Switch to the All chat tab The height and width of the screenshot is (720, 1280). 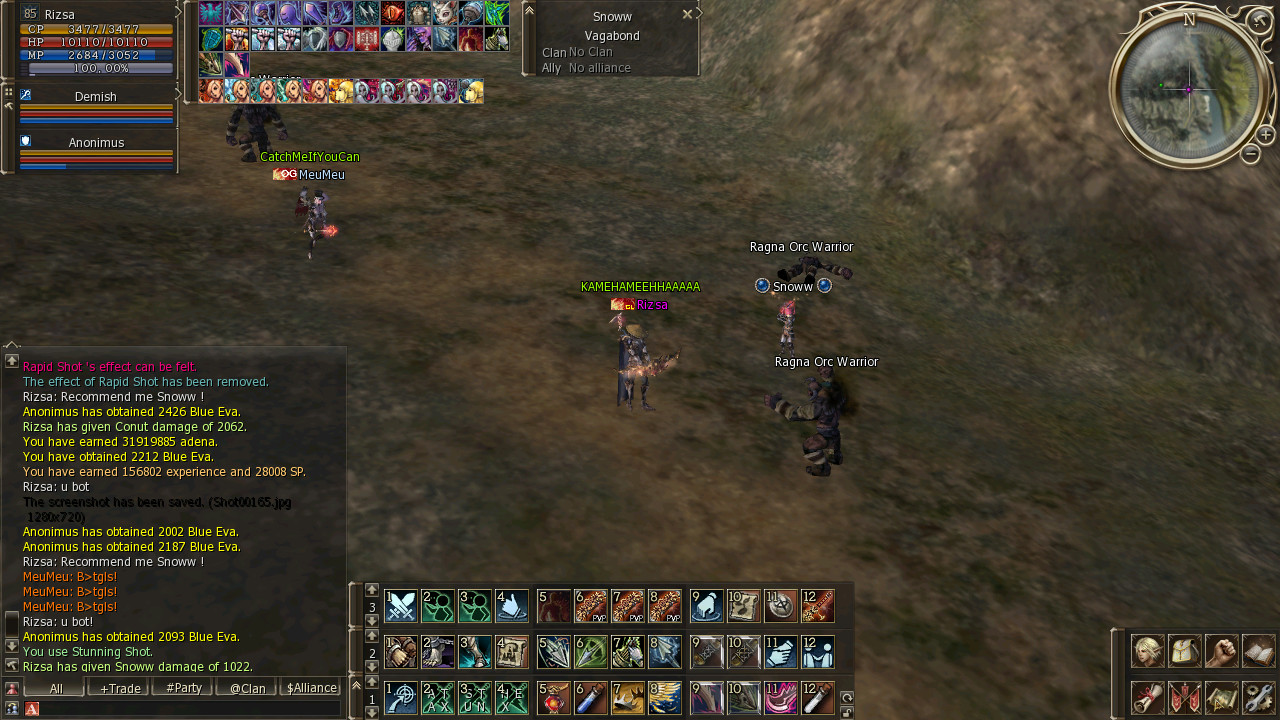tap(55, 688)
